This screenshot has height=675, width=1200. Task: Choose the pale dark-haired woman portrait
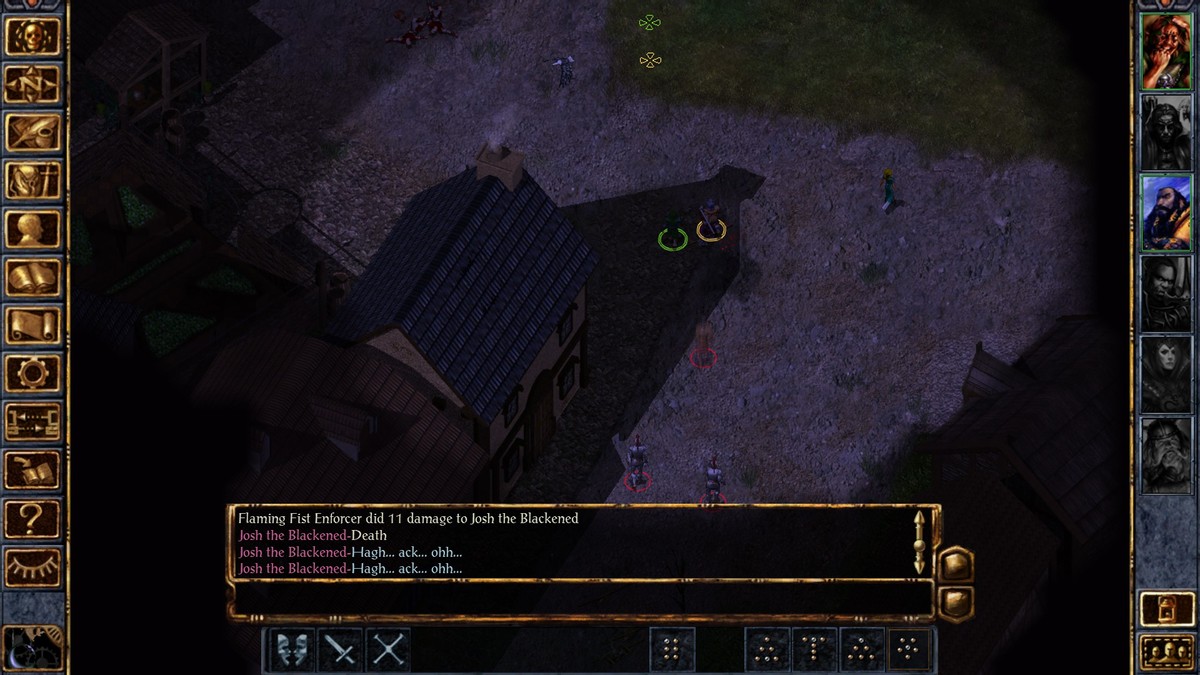pyautogui.click(x=1166, y=374)
